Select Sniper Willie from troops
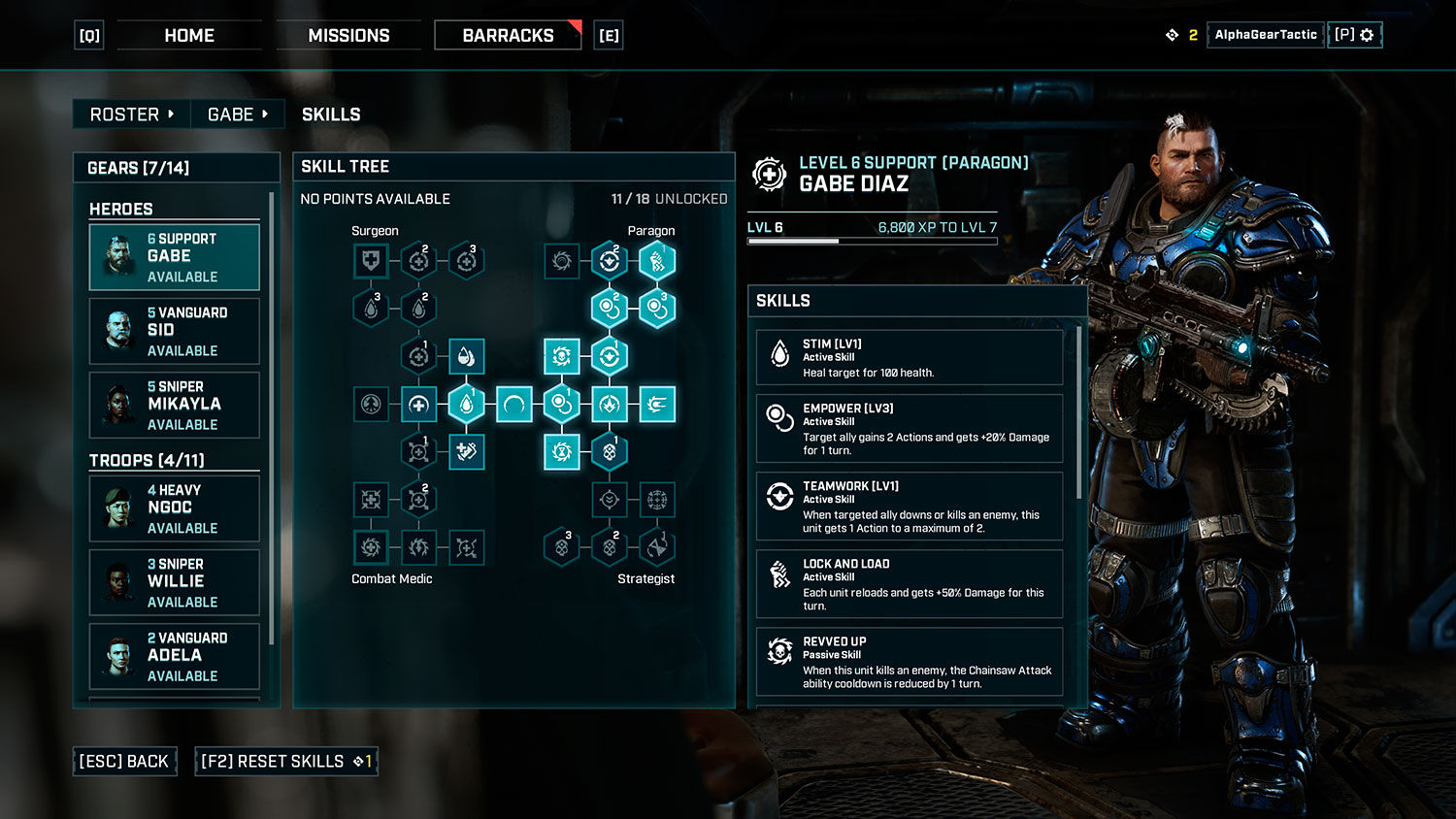The height and width of the screenshot is (819, 1456). click(175, 582)
